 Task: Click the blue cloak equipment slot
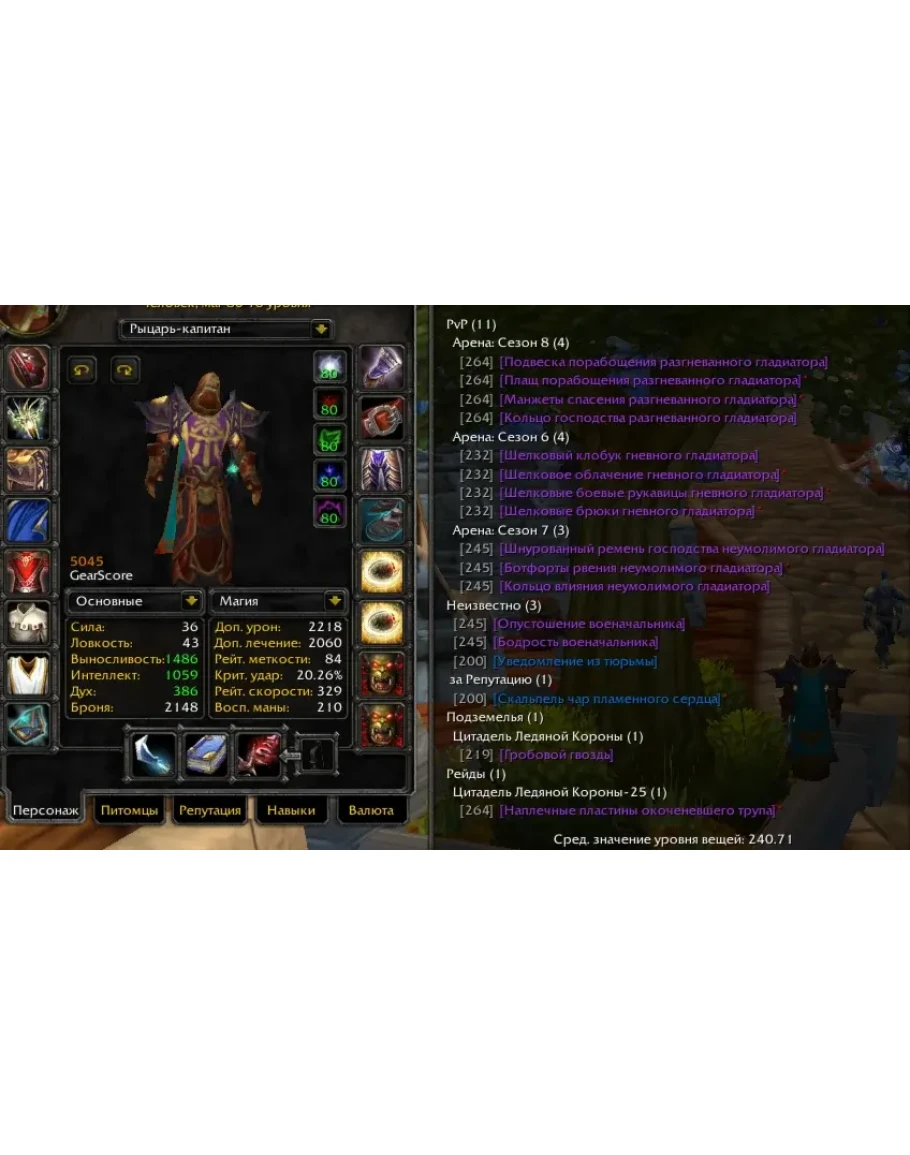tap(28, 520)
